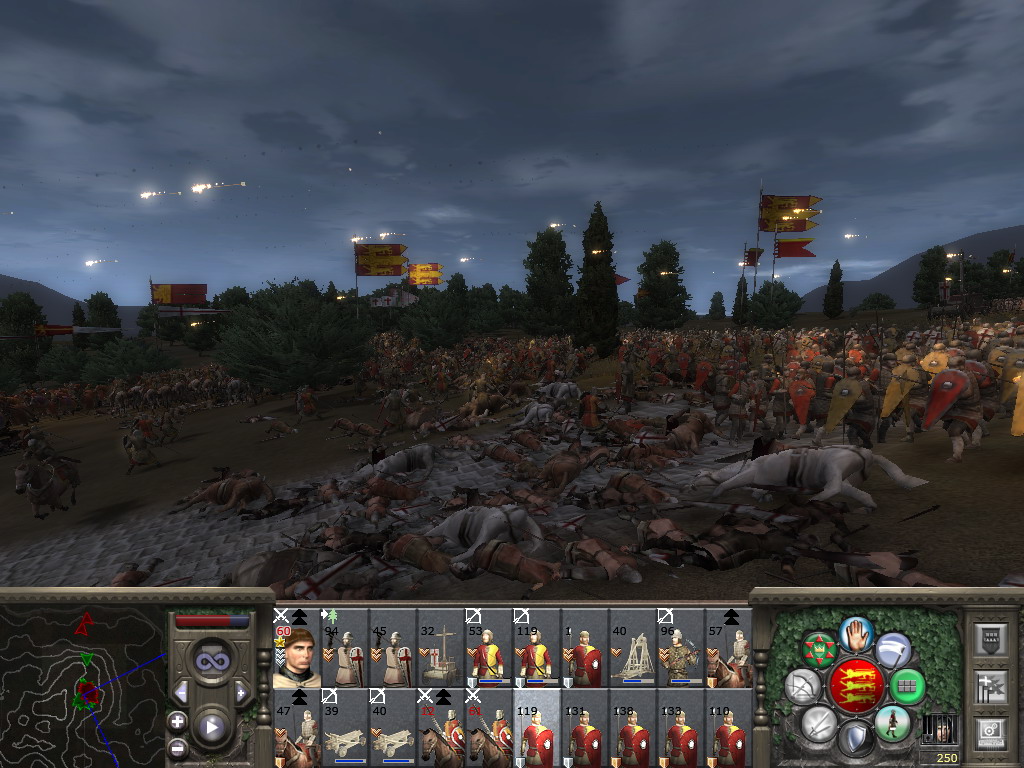Click the halt order hand button

click(x=856, y=633)
